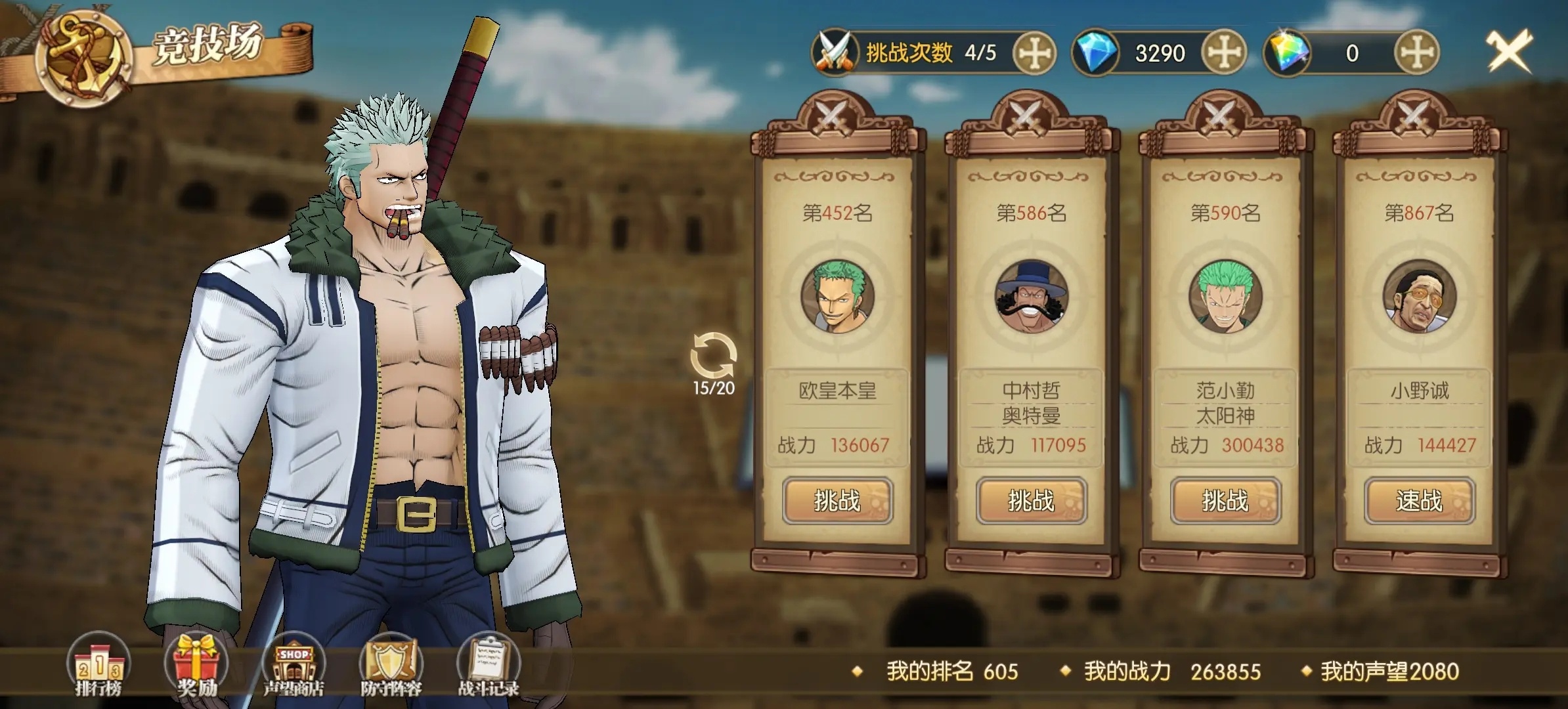1568x709 pixels.
Task: View rank 867 player's Kizaru avatar
Action: (x=1419, y=296)
